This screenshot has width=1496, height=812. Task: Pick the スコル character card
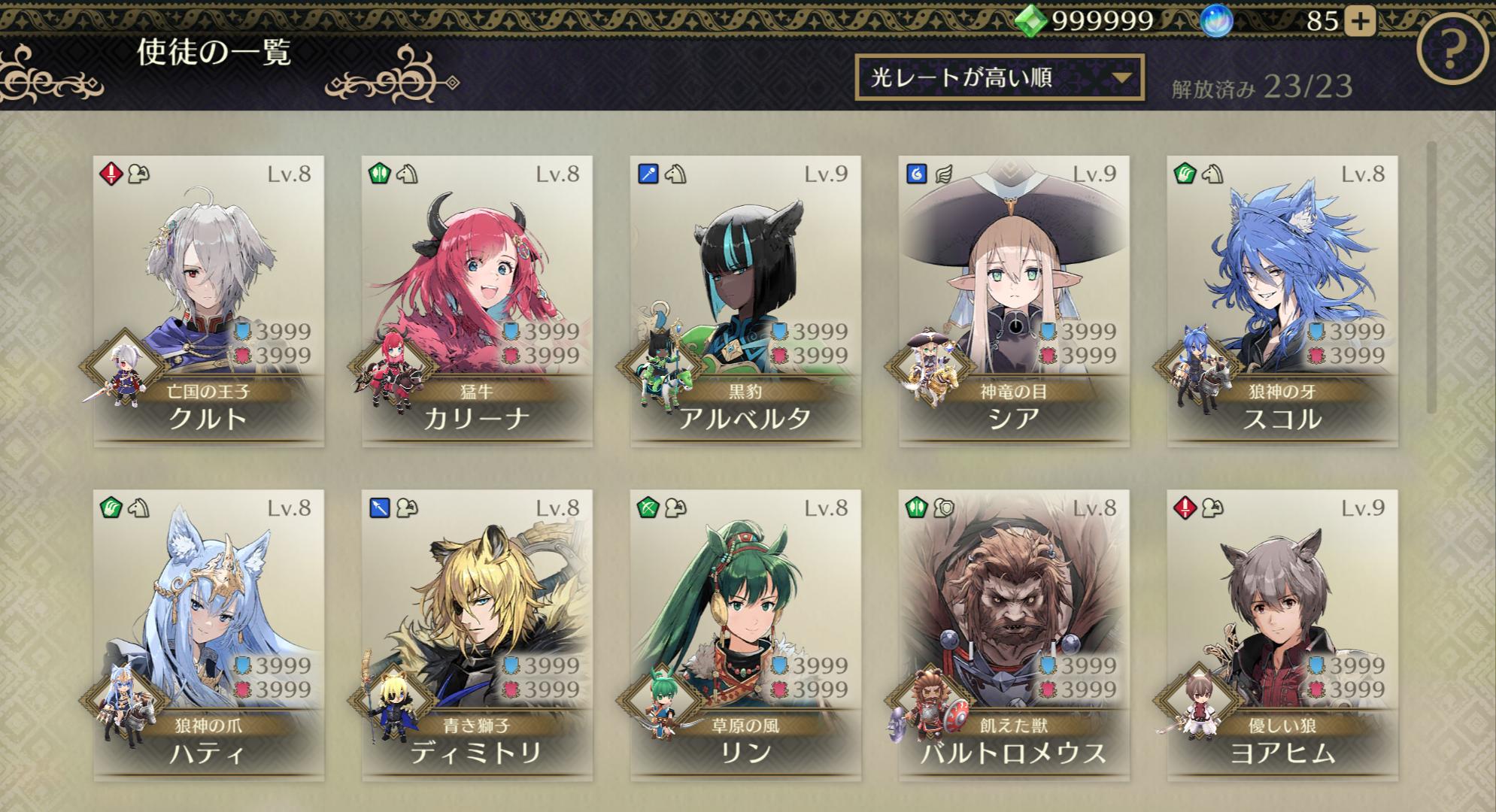pos(1282,301)
